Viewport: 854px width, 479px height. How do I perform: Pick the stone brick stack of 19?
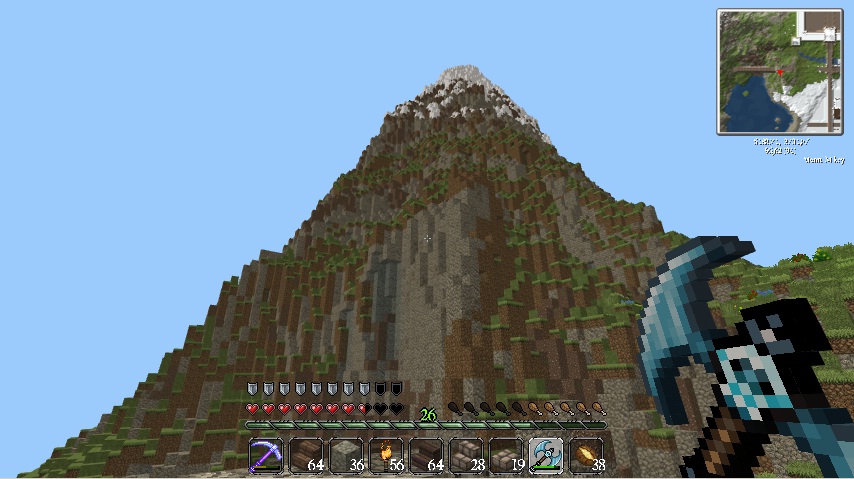click(x=506, y=455)
